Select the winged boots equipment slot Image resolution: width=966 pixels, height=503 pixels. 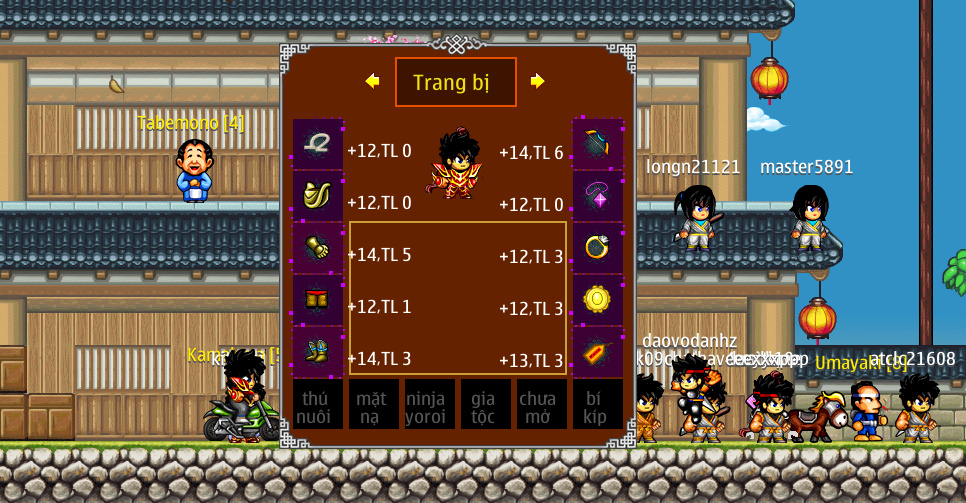tap(318, 352)
